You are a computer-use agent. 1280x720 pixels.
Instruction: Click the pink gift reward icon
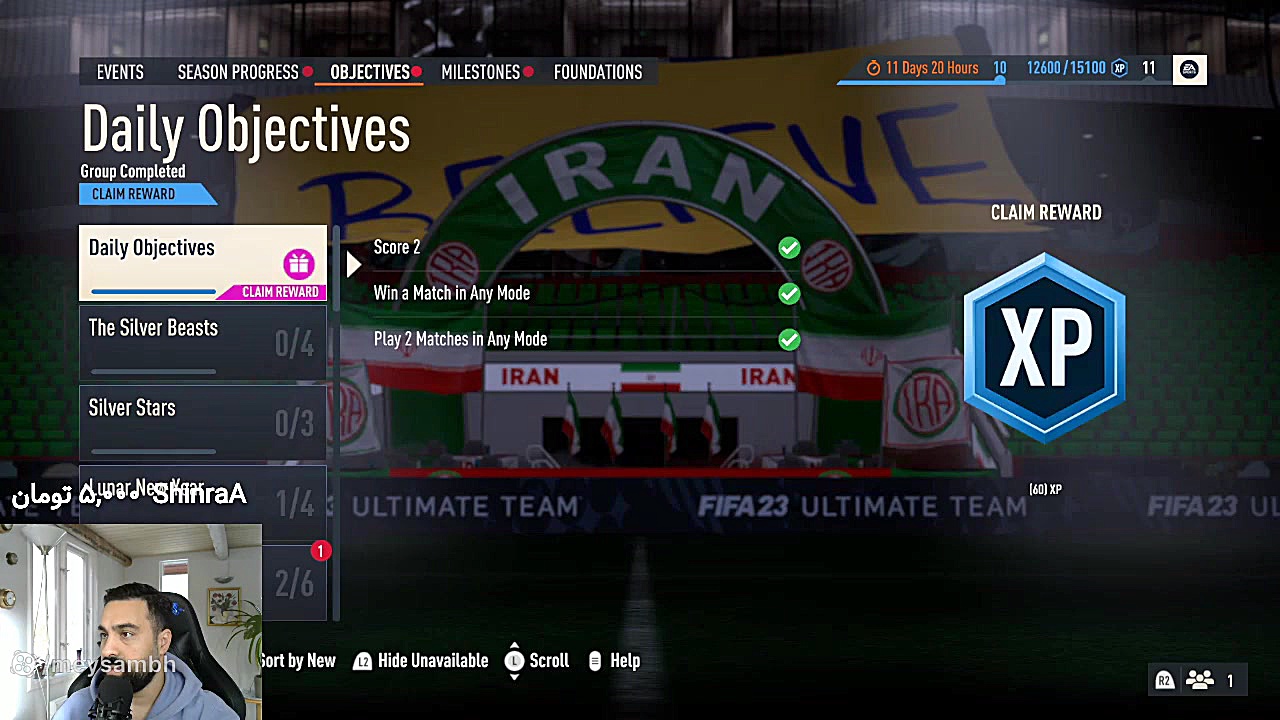298,264
